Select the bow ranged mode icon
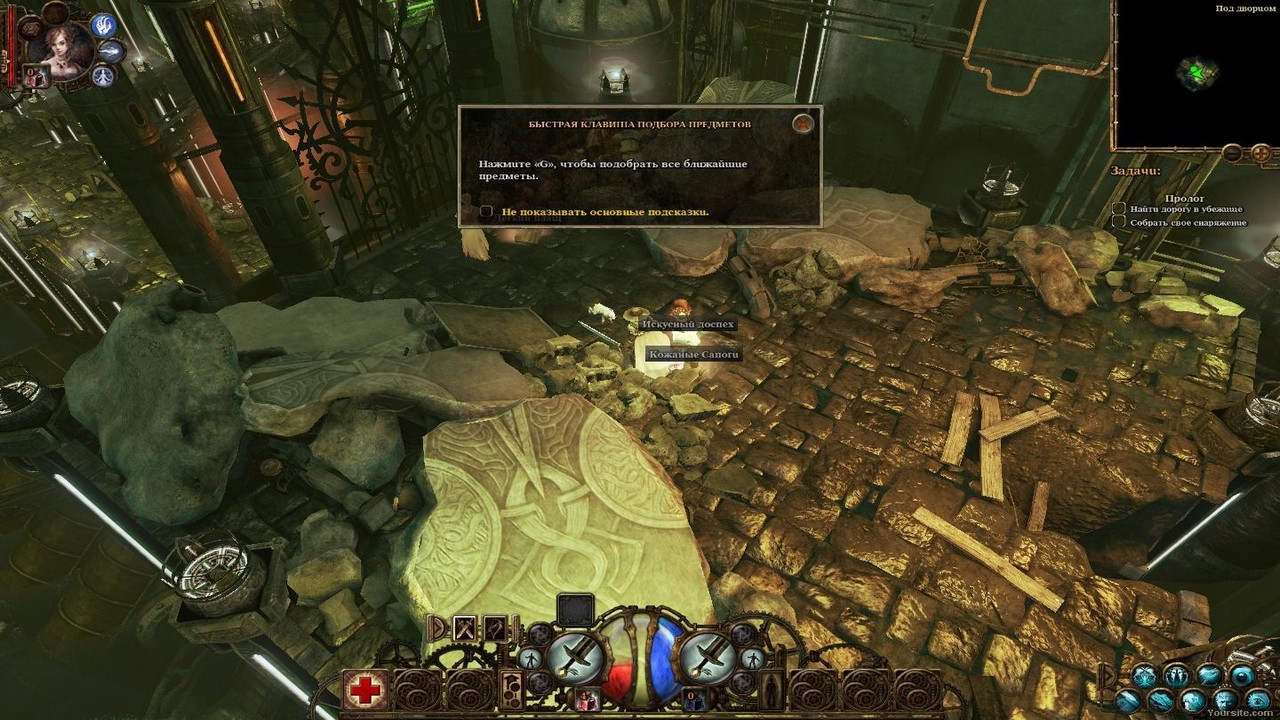Viewport: 1280px width, 720px height. pos(495,628)
